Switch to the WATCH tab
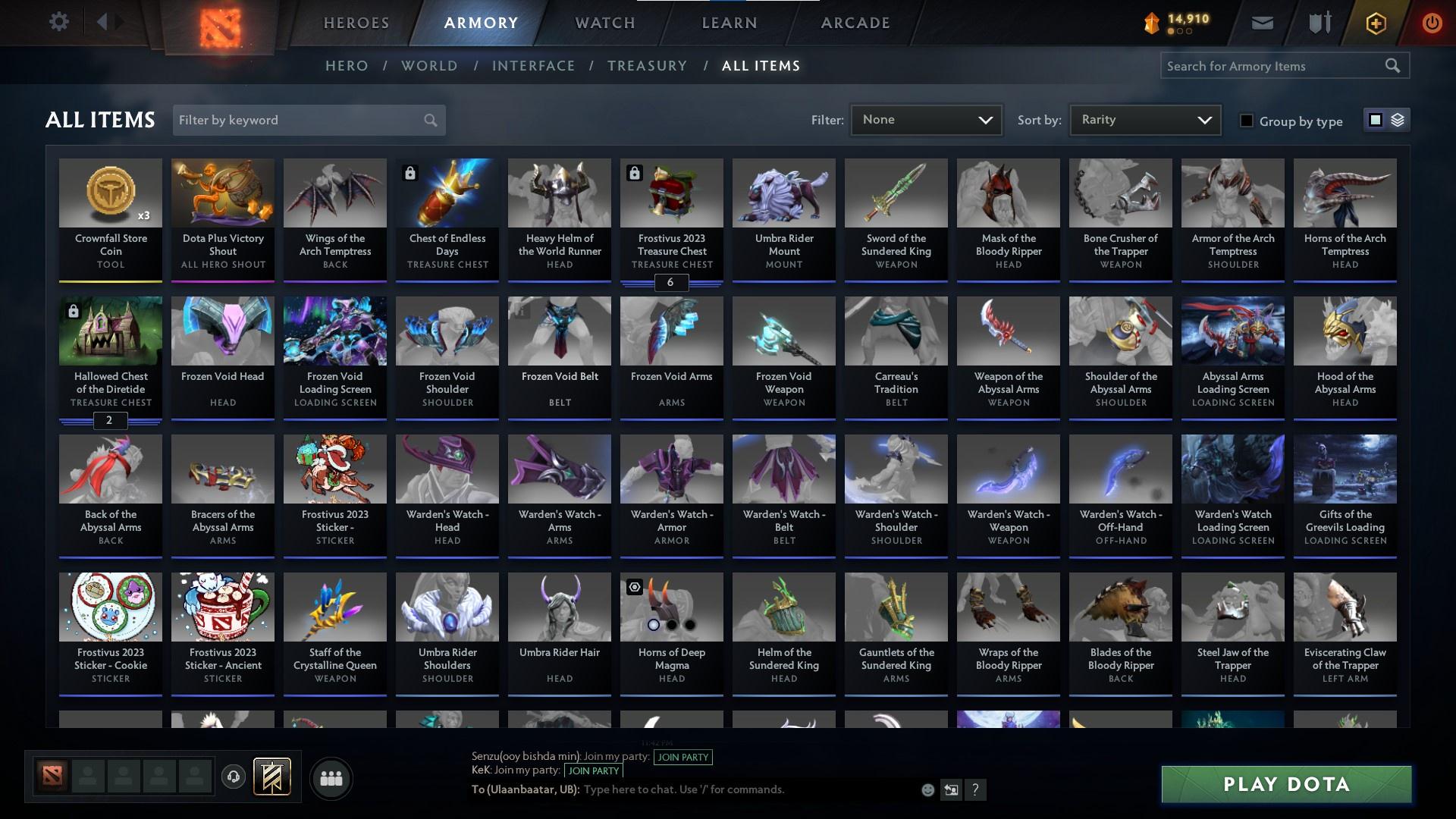This screenshot has height=819, width=1456. 604,23
